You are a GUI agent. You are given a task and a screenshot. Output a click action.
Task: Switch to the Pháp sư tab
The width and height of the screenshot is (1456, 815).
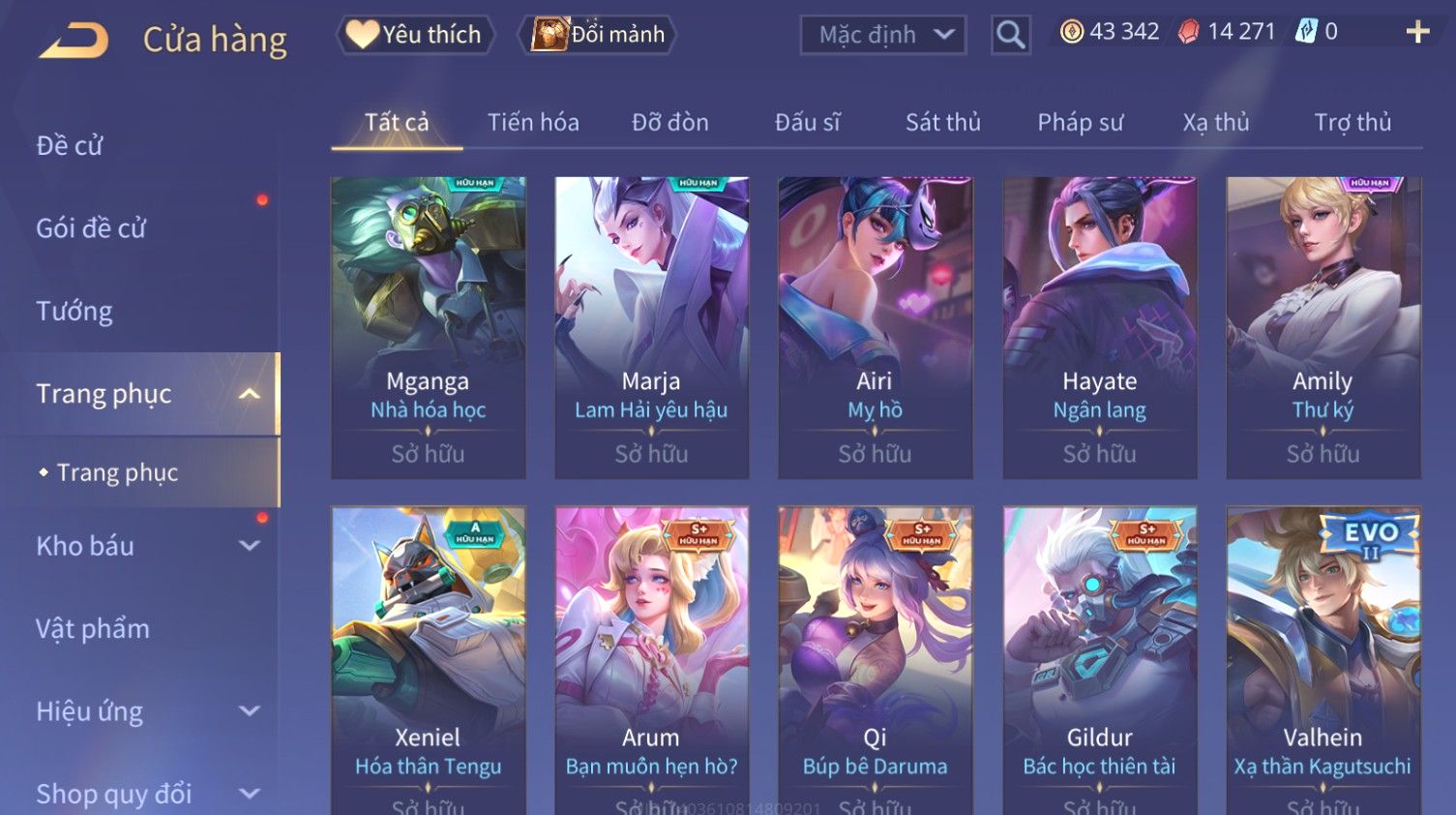click(x=1080, y=123)
